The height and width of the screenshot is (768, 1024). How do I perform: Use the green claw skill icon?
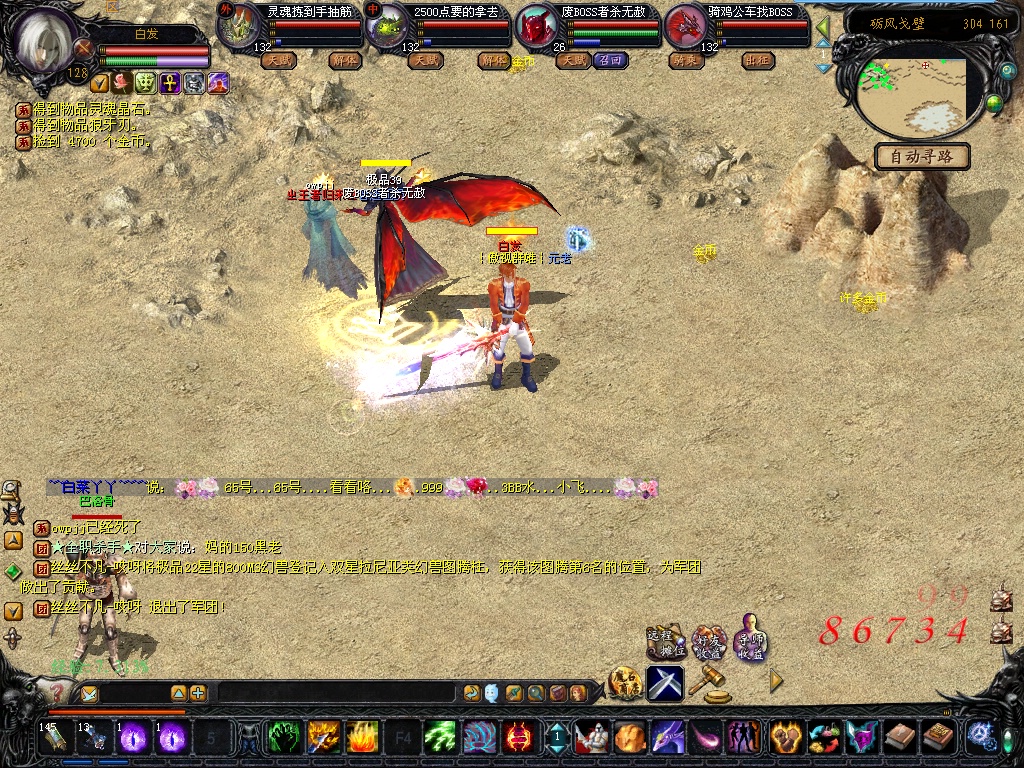point(285,738)
